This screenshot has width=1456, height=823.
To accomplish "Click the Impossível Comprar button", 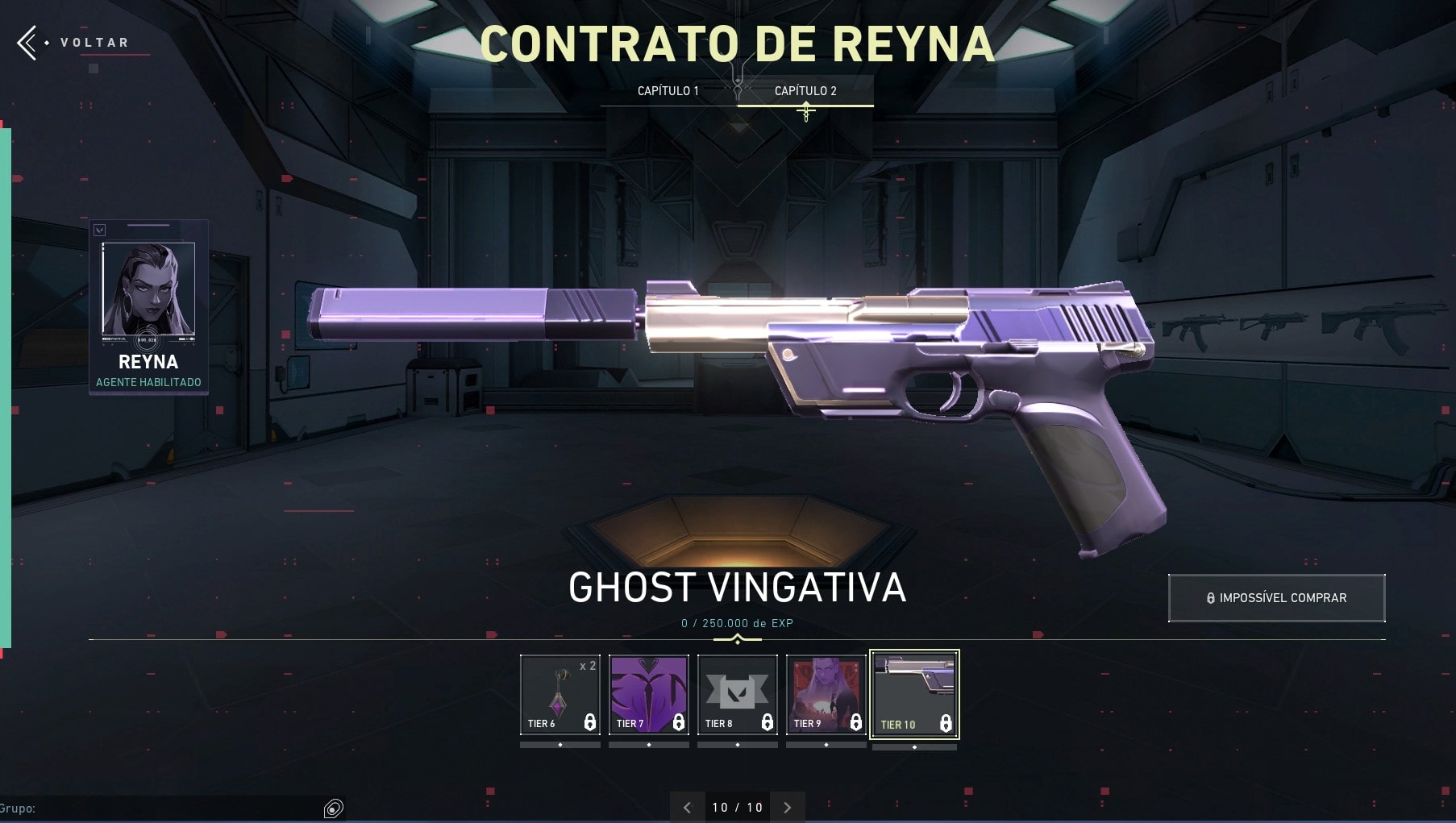I will pos(1276,597).
